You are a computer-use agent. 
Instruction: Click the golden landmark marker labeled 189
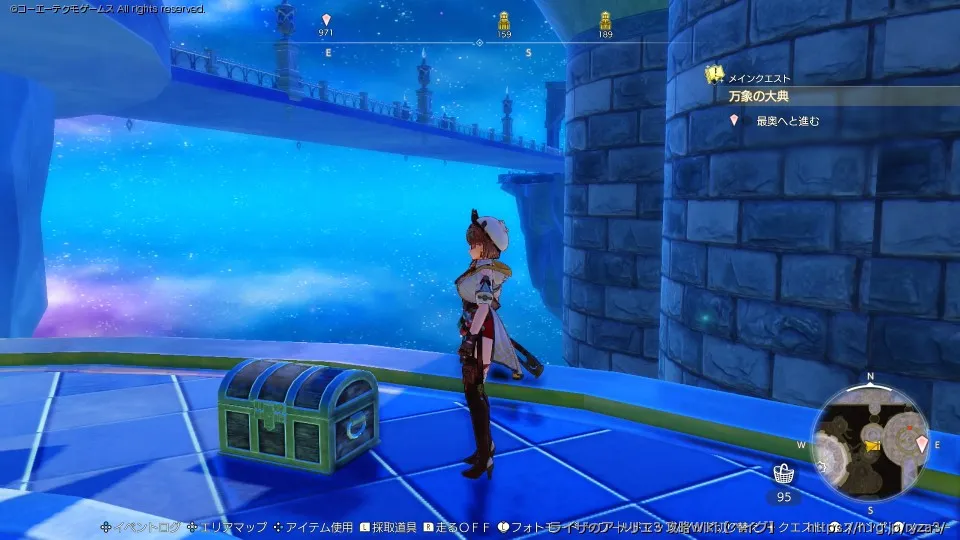tap(605, 20)
